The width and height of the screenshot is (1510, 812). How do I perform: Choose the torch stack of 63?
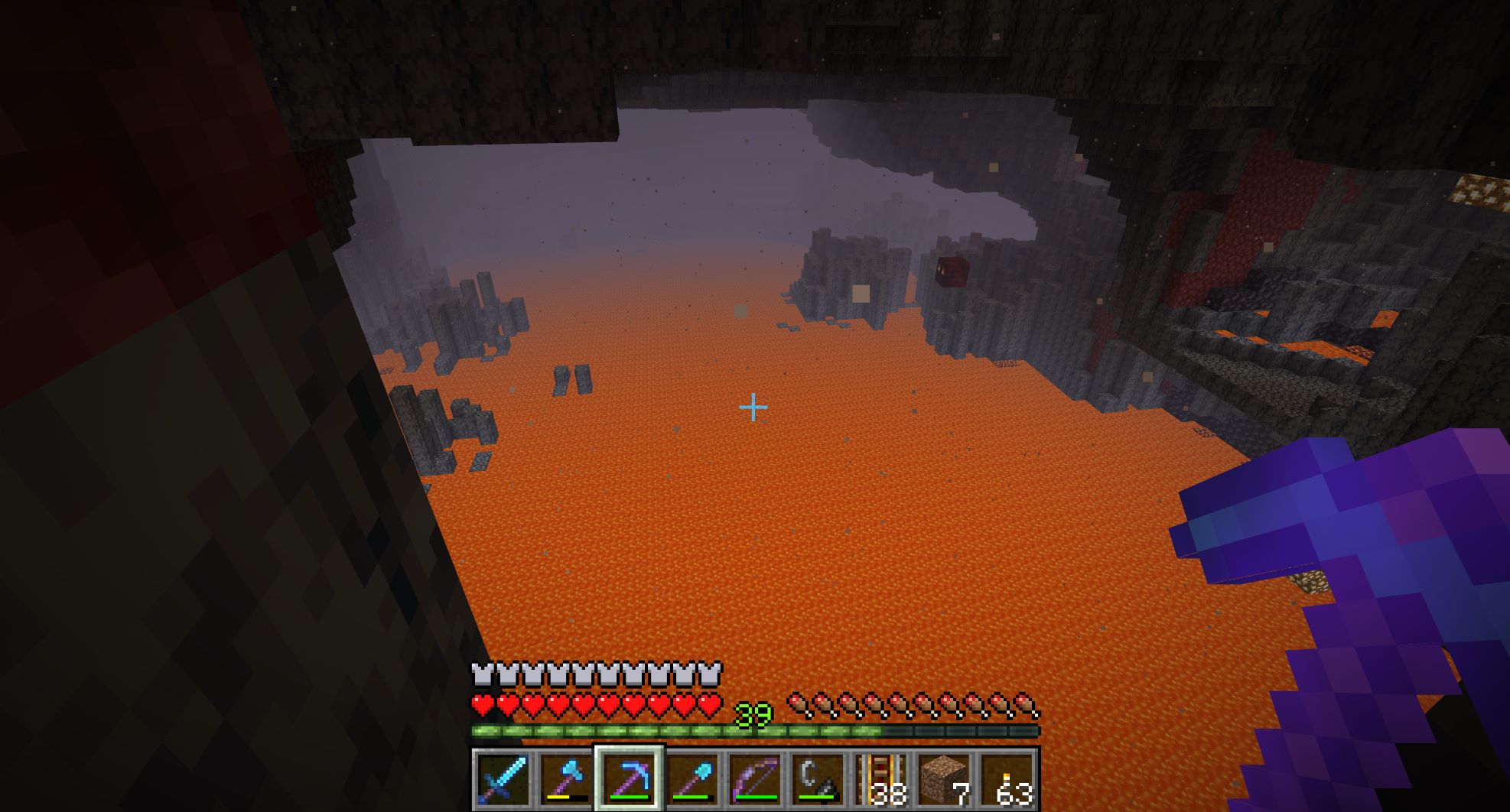tap(1007, 779)
